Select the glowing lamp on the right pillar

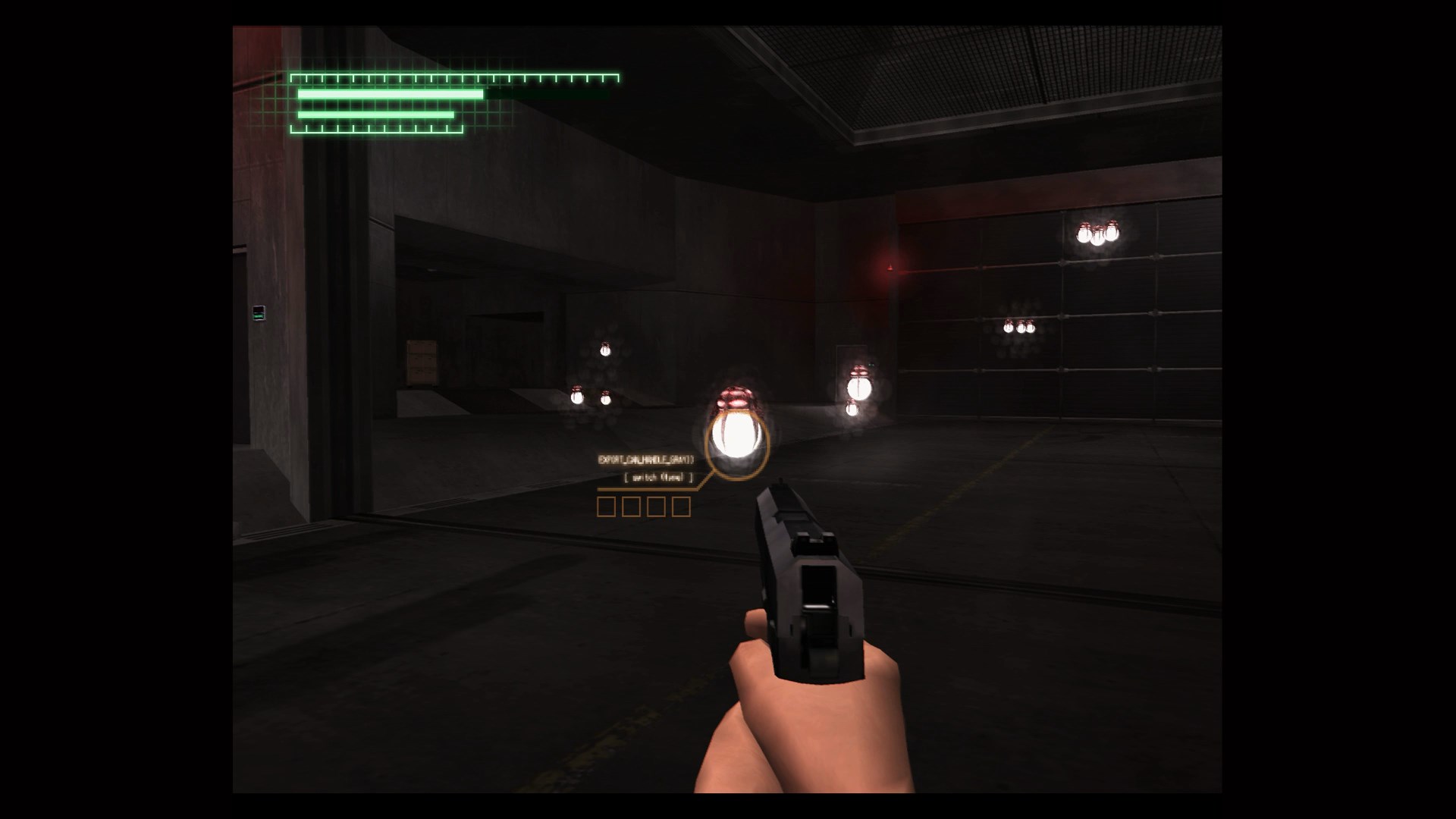(859, 389)
